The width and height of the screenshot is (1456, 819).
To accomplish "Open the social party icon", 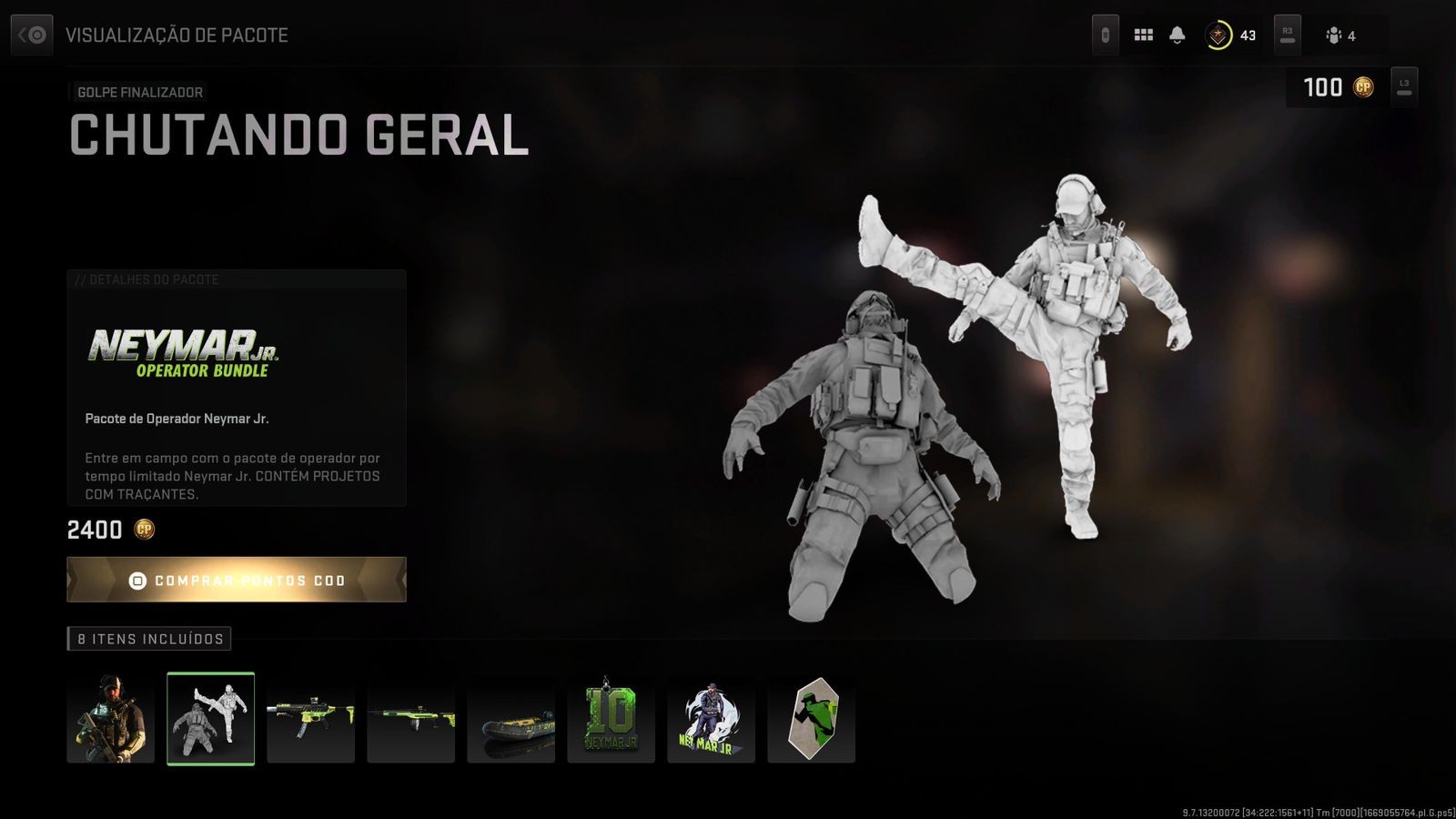I will click(1340, 35).
